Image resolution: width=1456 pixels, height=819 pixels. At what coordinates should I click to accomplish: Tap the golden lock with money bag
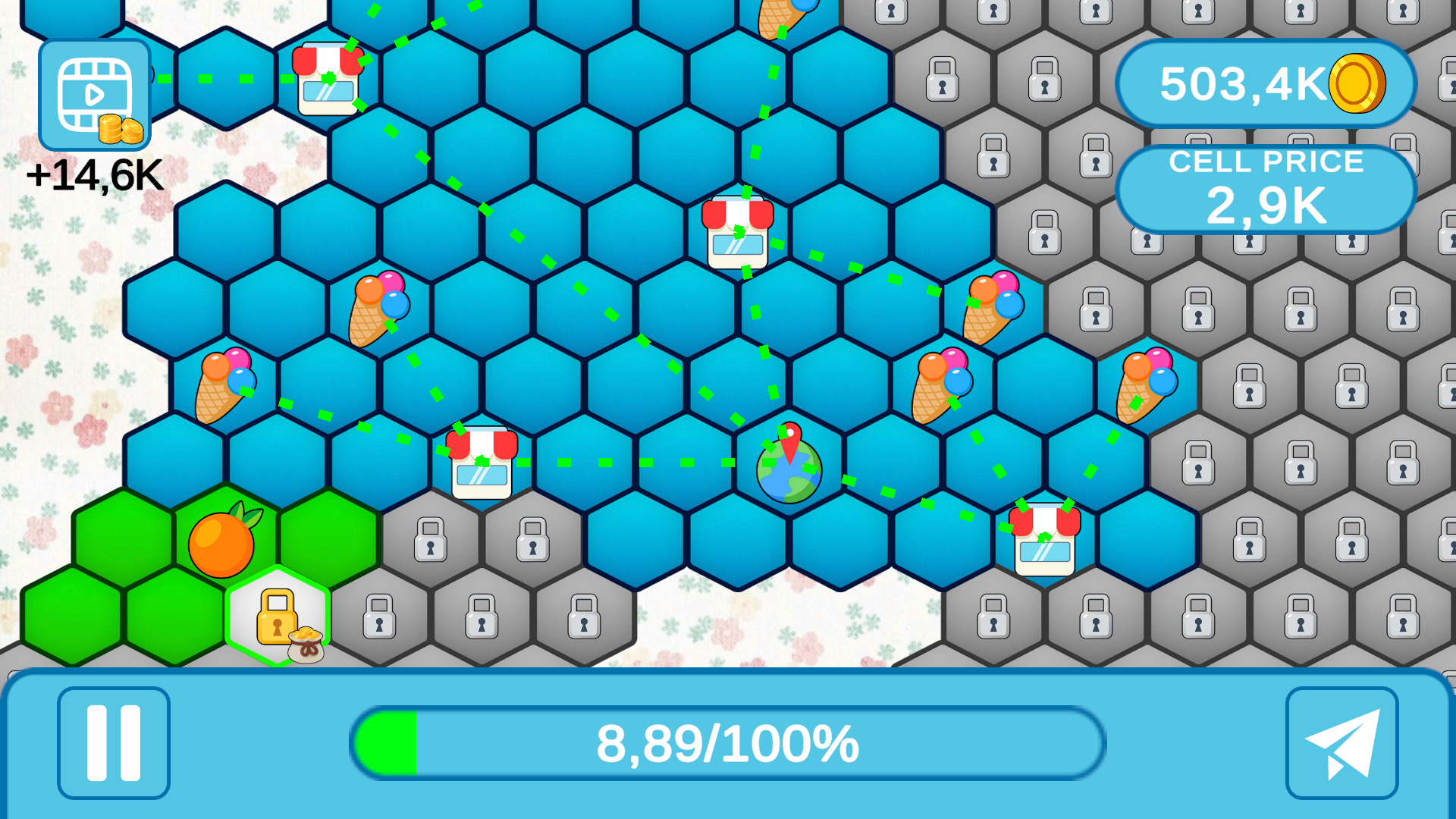pos(276,622)
